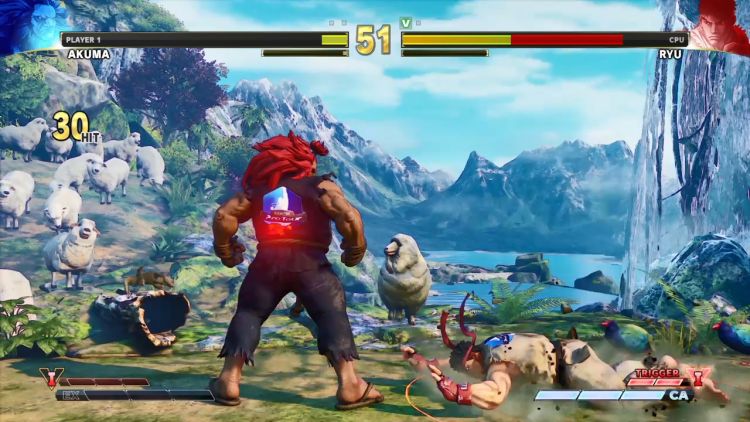Click Akuma's character portrait
The height and width of the screenshot is (422, 750).
[28, 25]
